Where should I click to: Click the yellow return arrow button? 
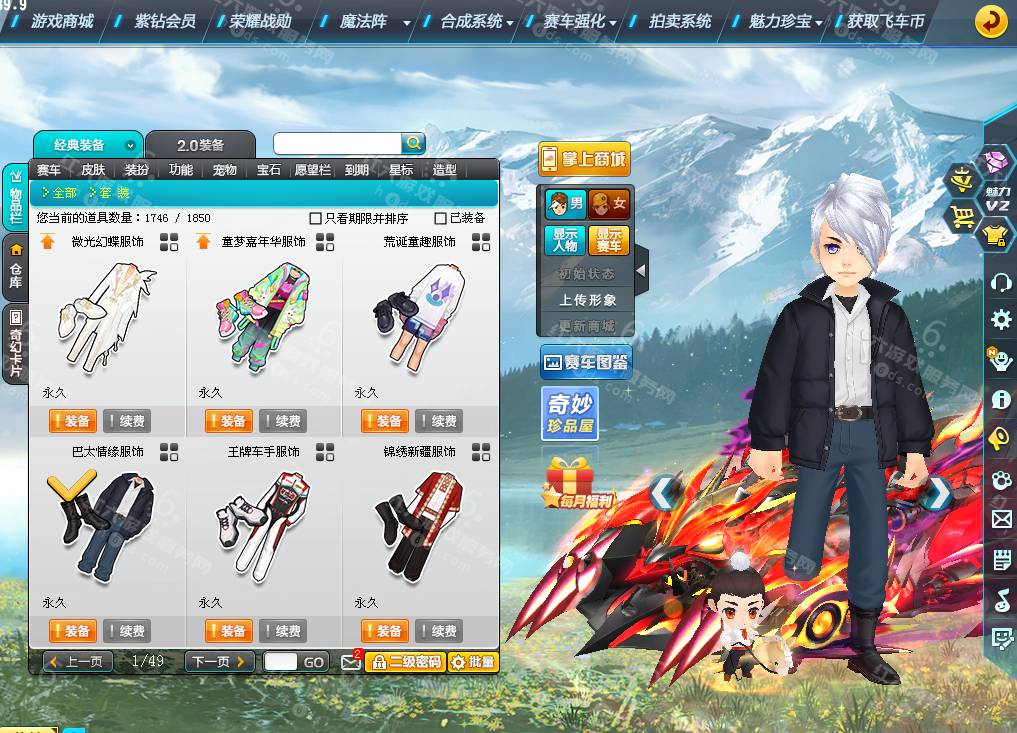(990, 21)
